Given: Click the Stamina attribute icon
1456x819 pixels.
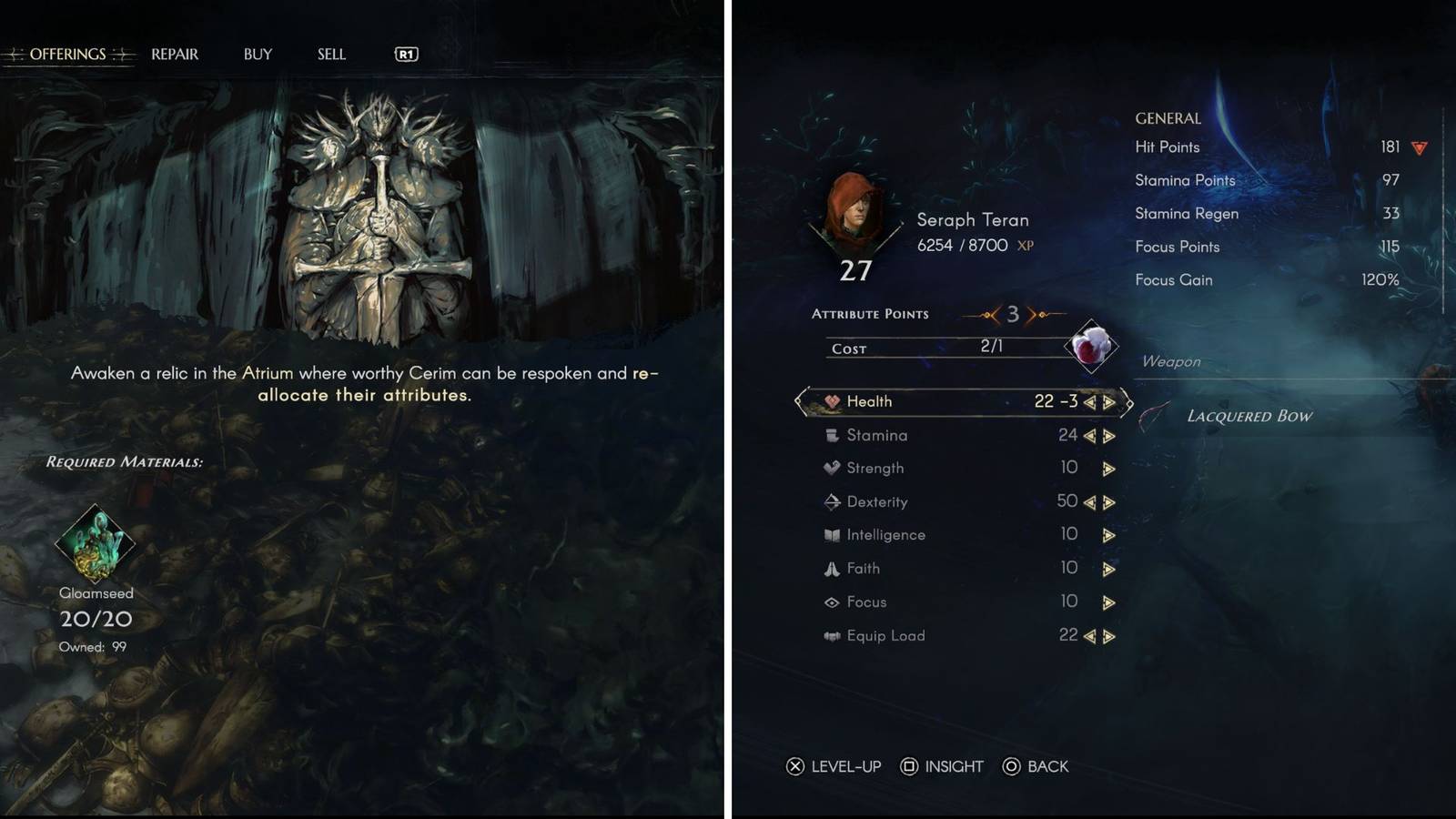Looking at the screenshot, I should 830,435.
